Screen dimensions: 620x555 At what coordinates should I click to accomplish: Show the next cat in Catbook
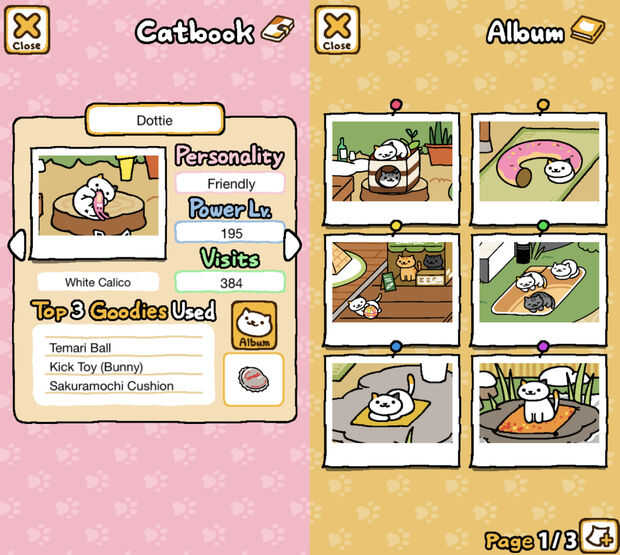pos(292,245)
